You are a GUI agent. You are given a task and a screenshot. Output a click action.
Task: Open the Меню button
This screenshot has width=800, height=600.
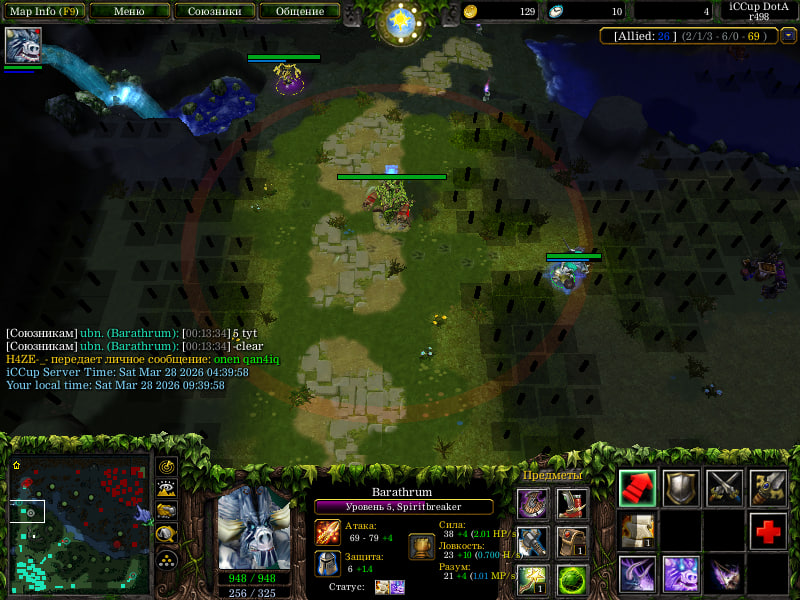coord(129,11)
